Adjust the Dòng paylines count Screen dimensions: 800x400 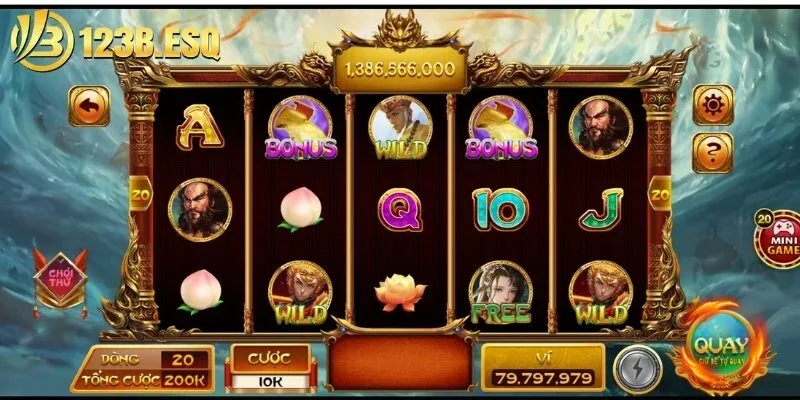[182, 358]
